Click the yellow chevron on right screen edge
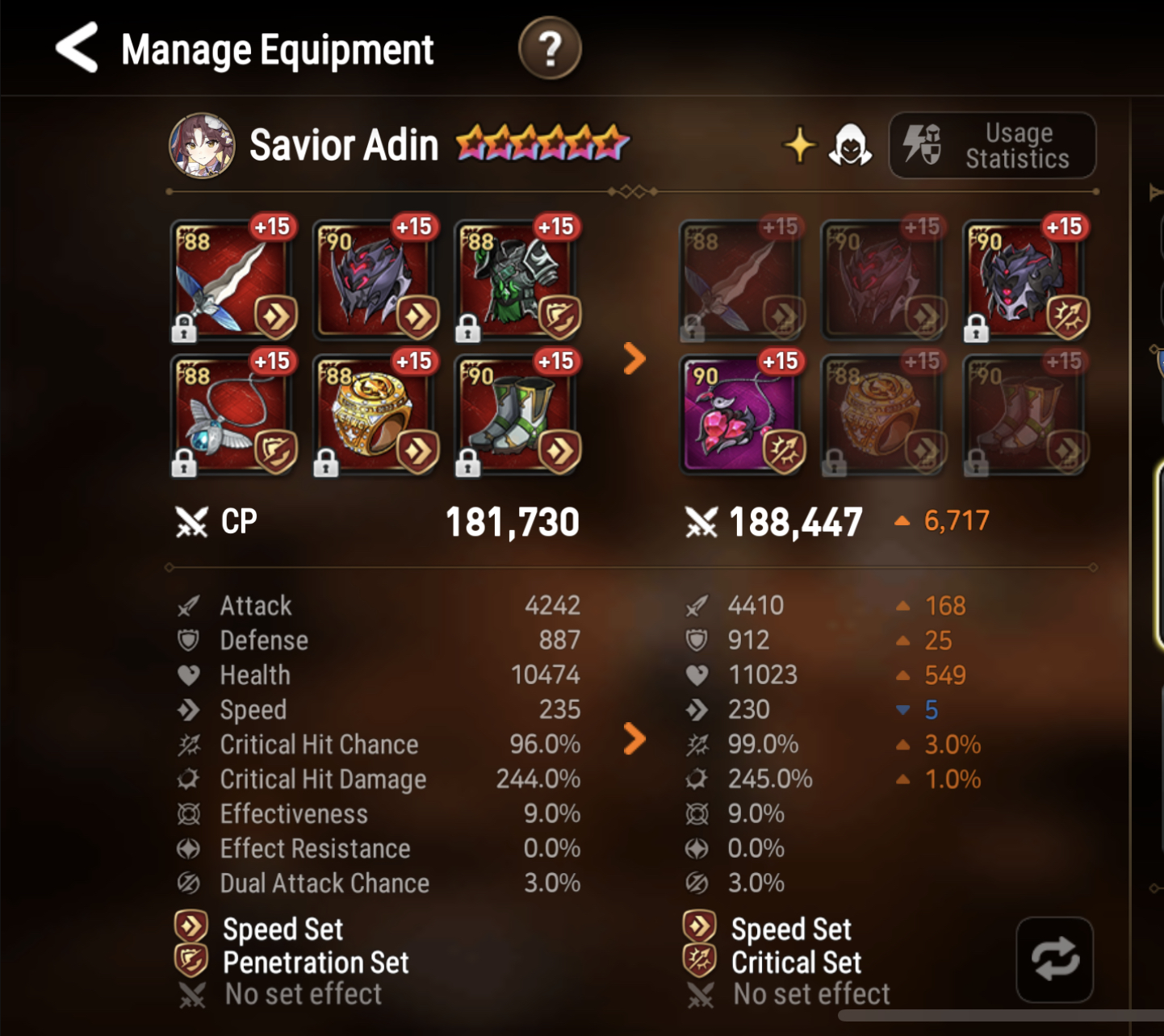 1156,192
